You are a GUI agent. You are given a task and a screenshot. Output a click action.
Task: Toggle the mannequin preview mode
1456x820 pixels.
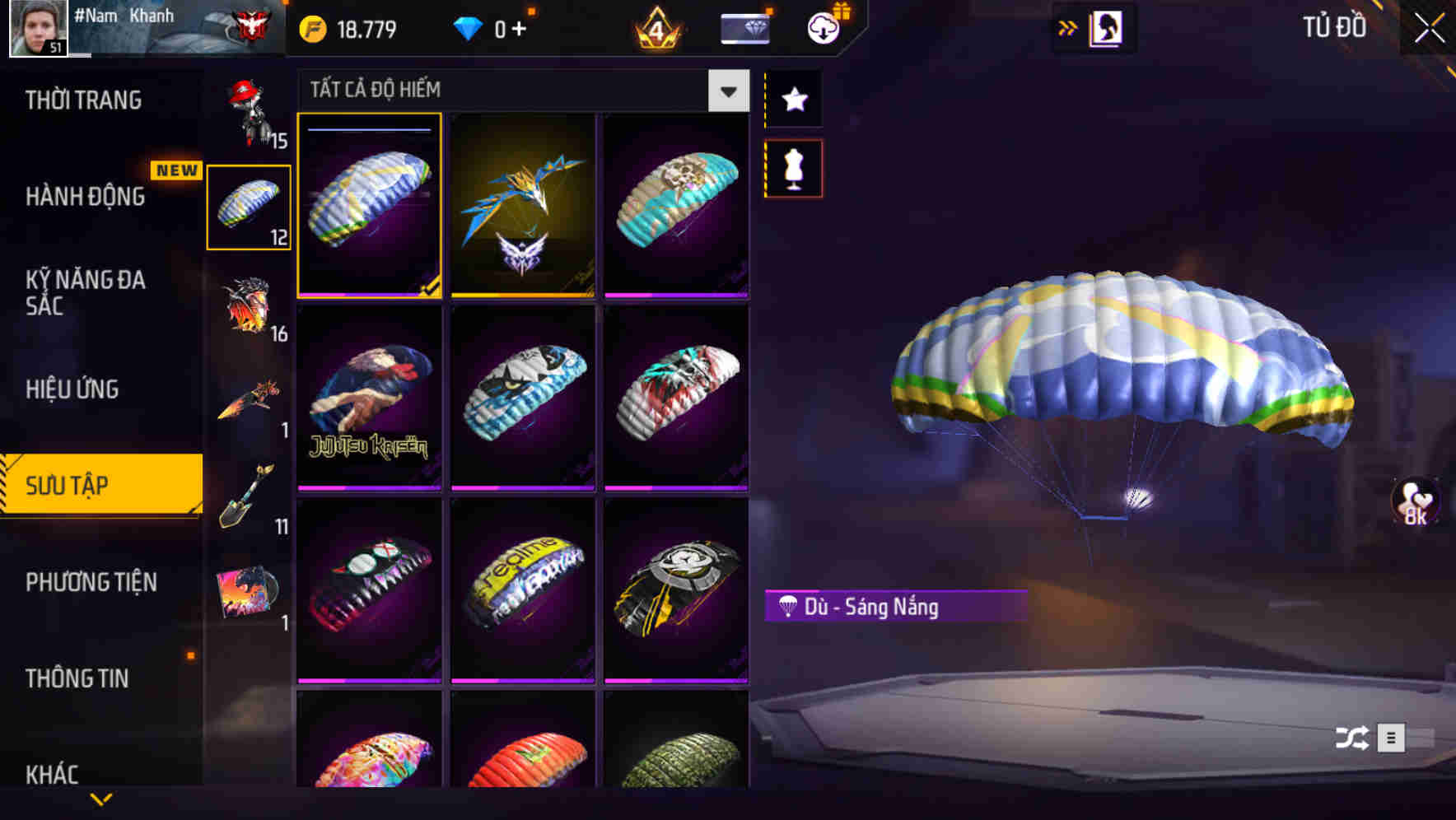[793, 167]
